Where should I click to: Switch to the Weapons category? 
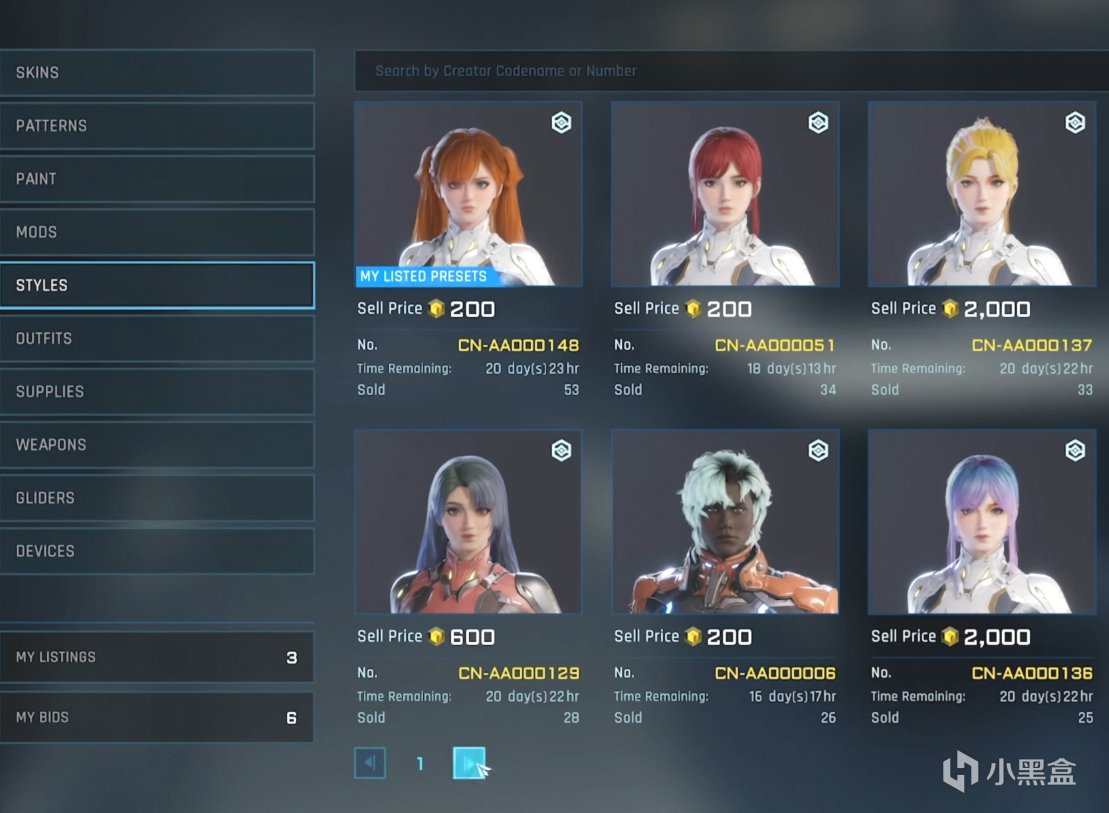click(156, 444)
